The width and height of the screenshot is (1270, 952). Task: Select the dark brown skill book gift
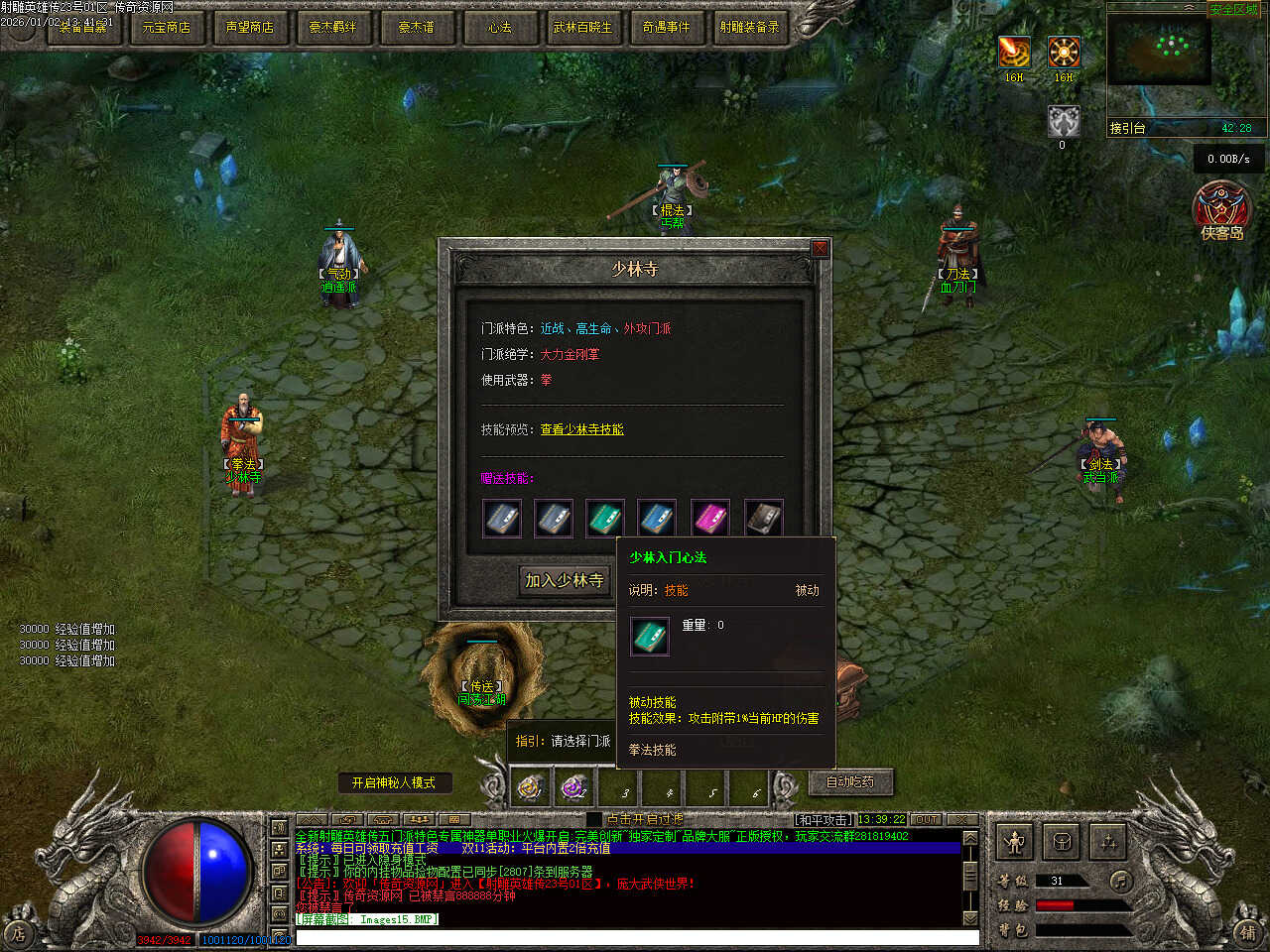[763, 518]
